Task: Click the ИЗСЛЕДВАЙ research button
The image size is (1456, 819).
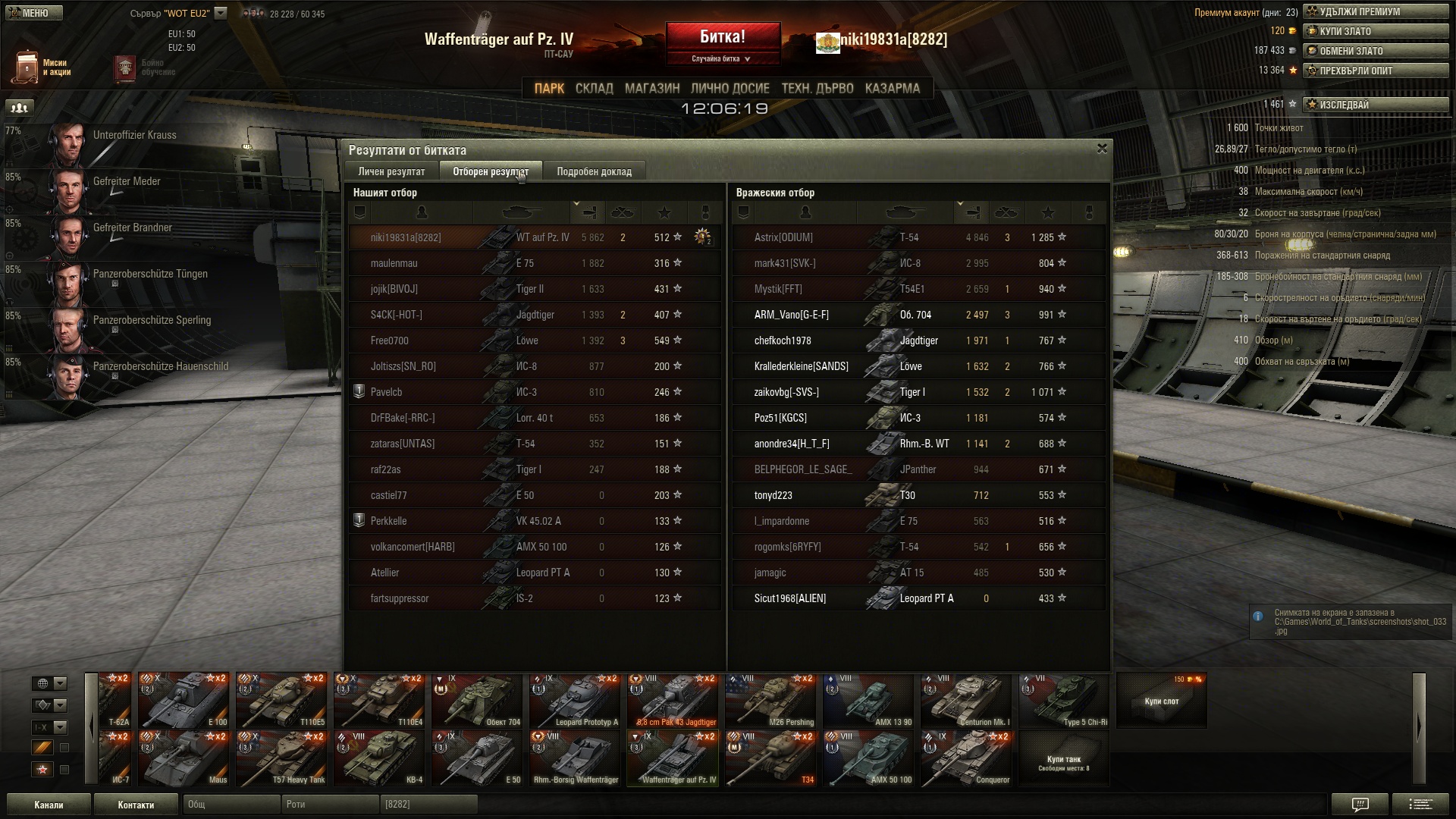Action: pyautogui.click(x=1375, y=105)
